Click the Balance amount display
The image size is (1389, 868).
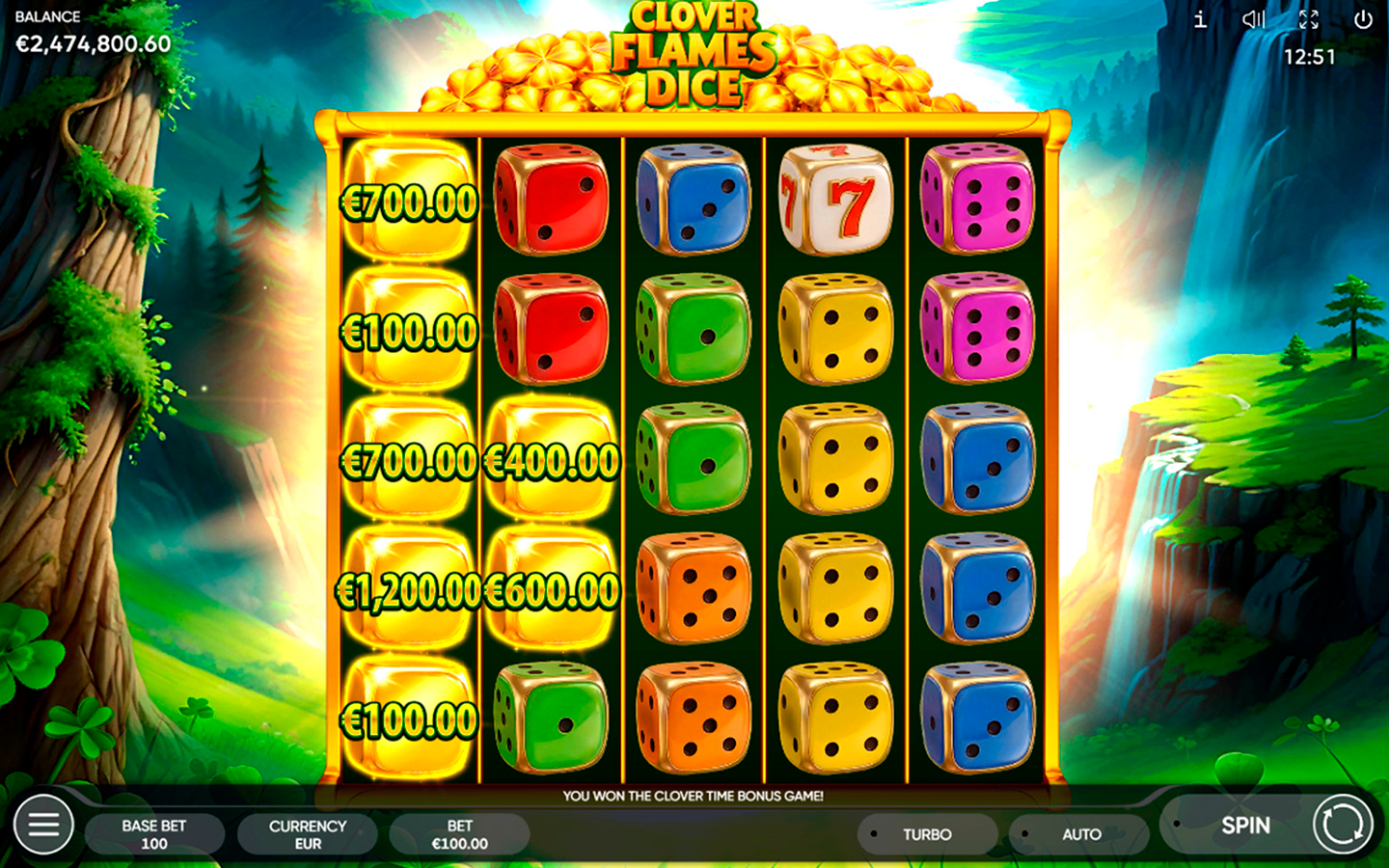[x=92, y=42]
